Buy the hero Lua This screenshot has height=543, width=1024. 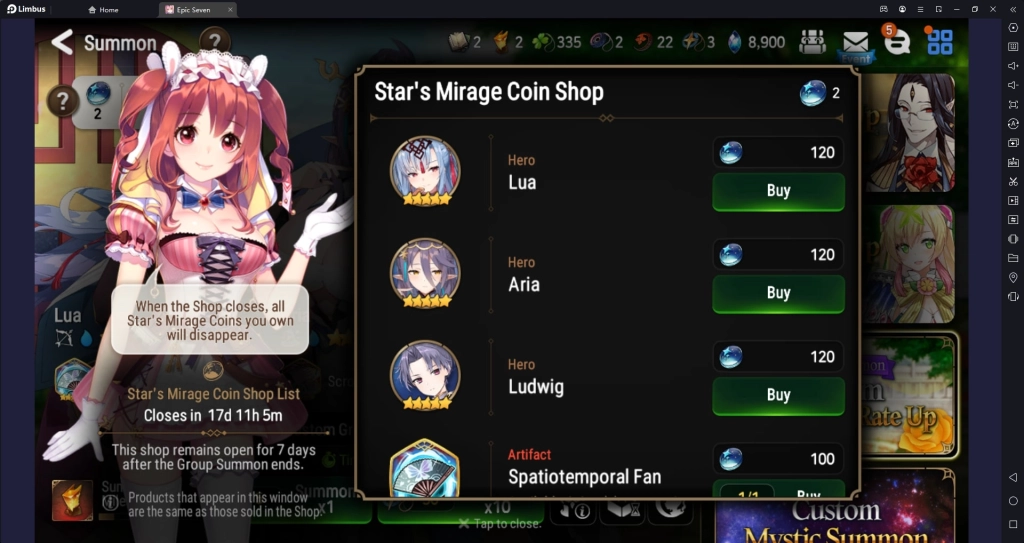[x=778, y=191]
